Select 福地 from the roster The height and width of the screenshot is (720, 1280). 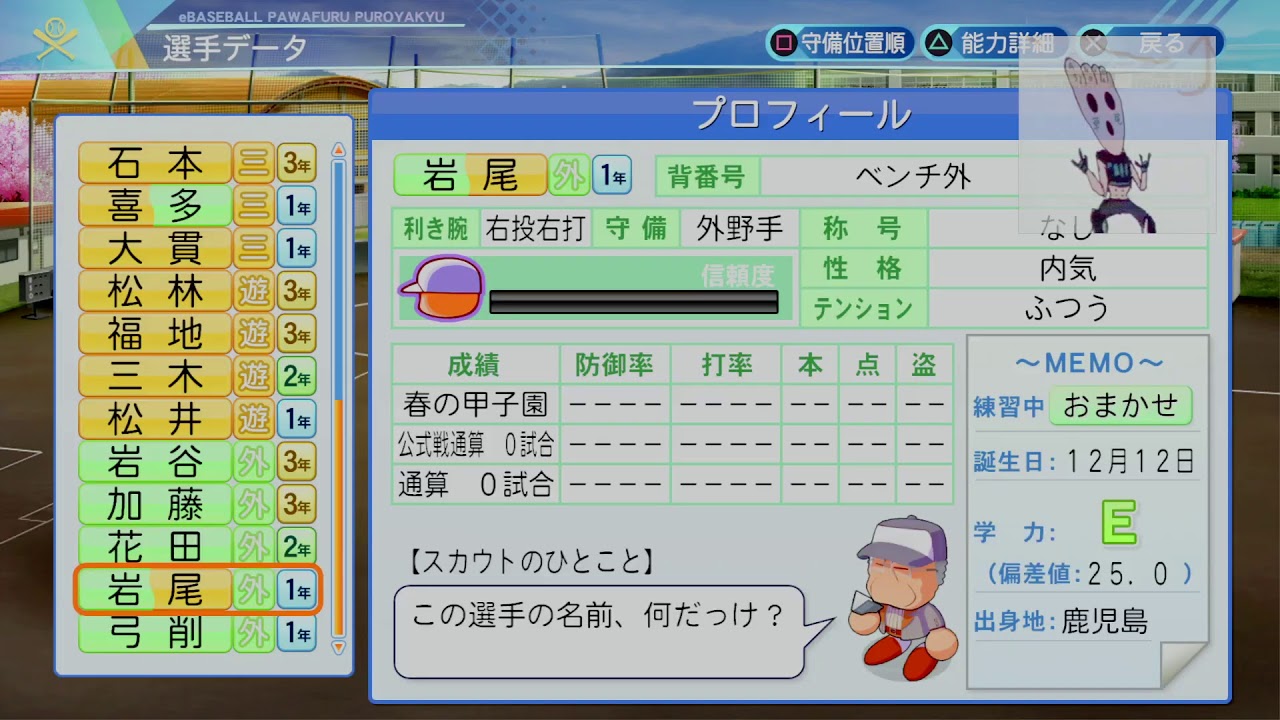click(197, 334)
